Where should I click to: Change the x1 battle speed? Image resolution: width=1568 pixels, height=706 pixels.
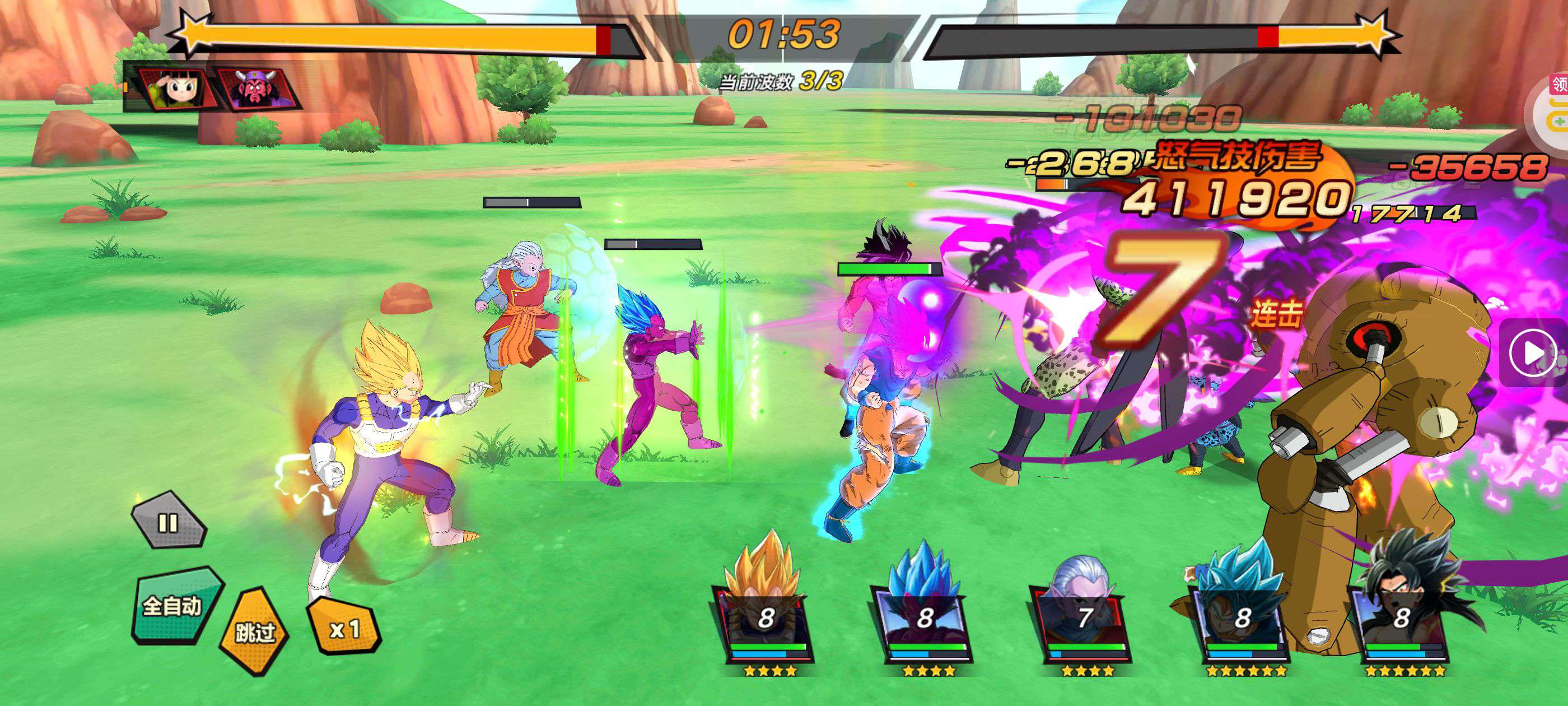point(344,628)
